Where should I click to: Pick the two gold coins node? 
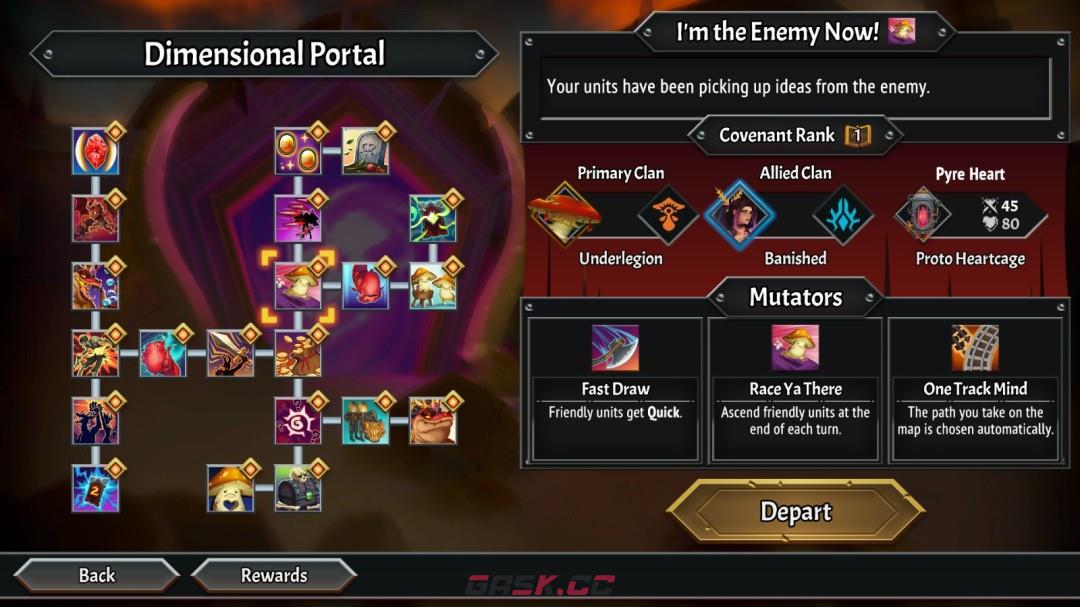coord(297,151)
